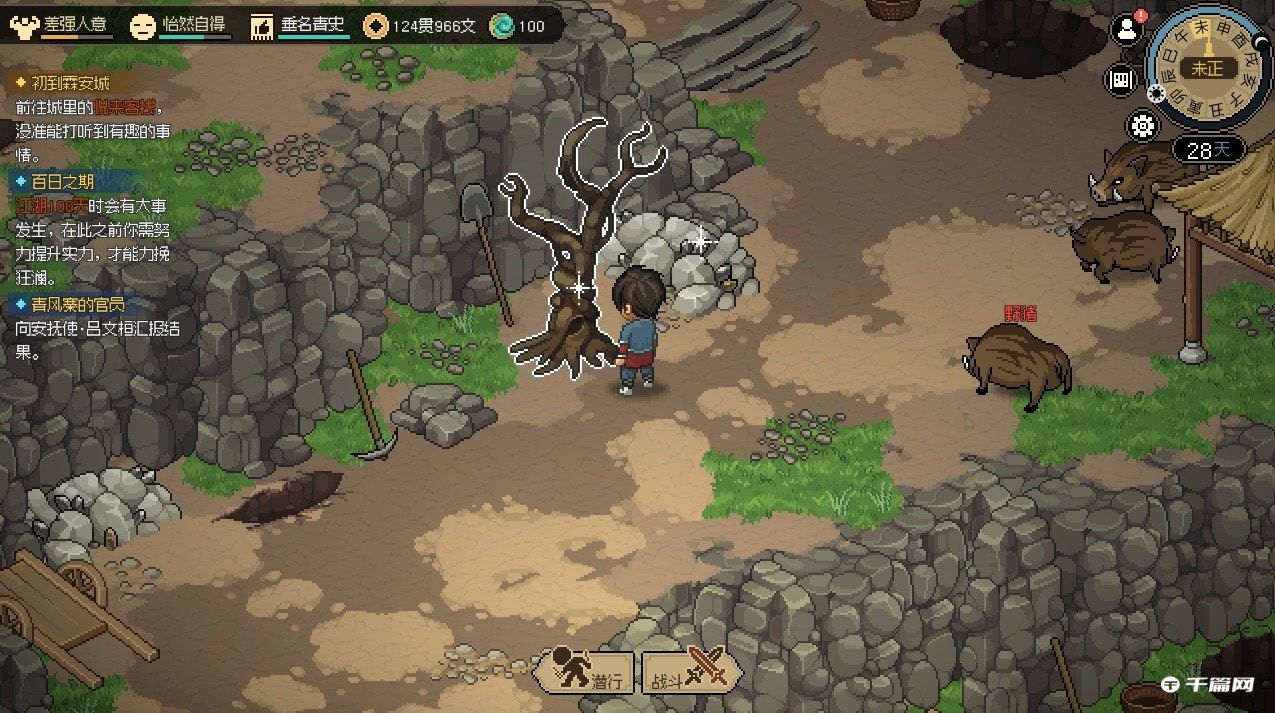This screenshot has height=713, width=1275.
Task: Open the scroll-shaped journal icon
Action: click(1122, 80)
